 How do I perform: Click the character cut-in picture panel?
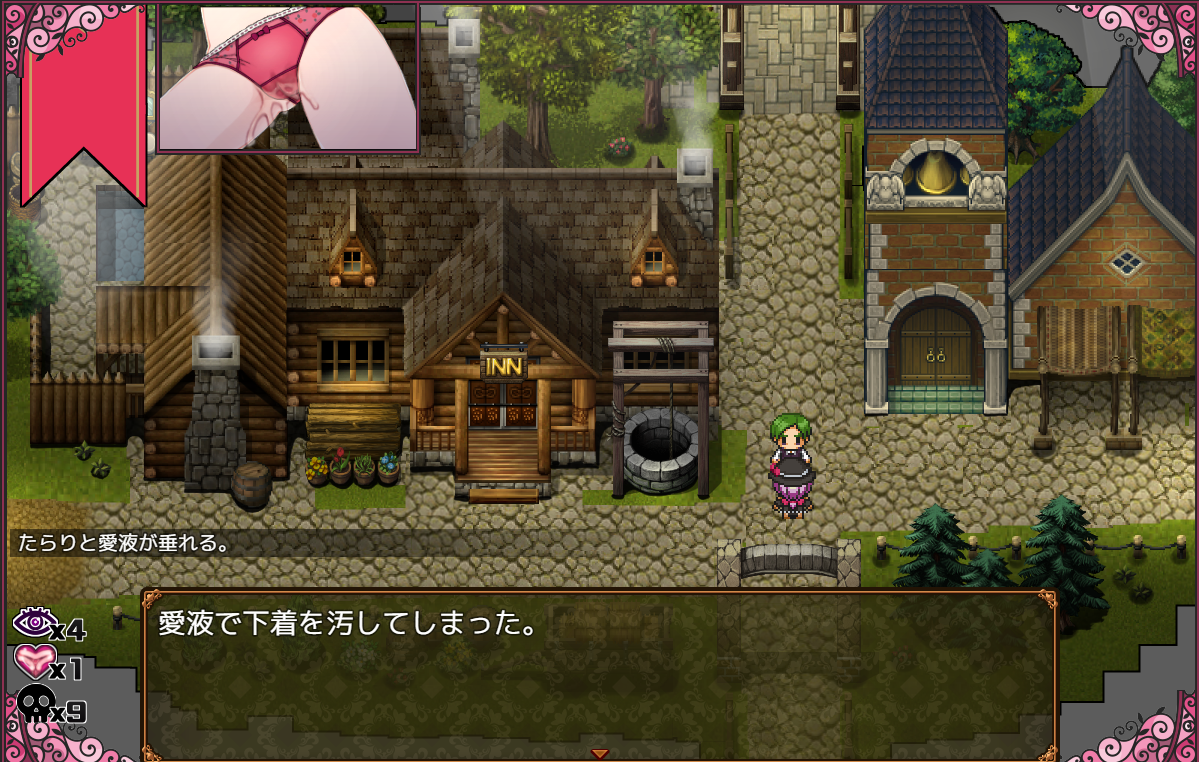[x=288, y=76]
